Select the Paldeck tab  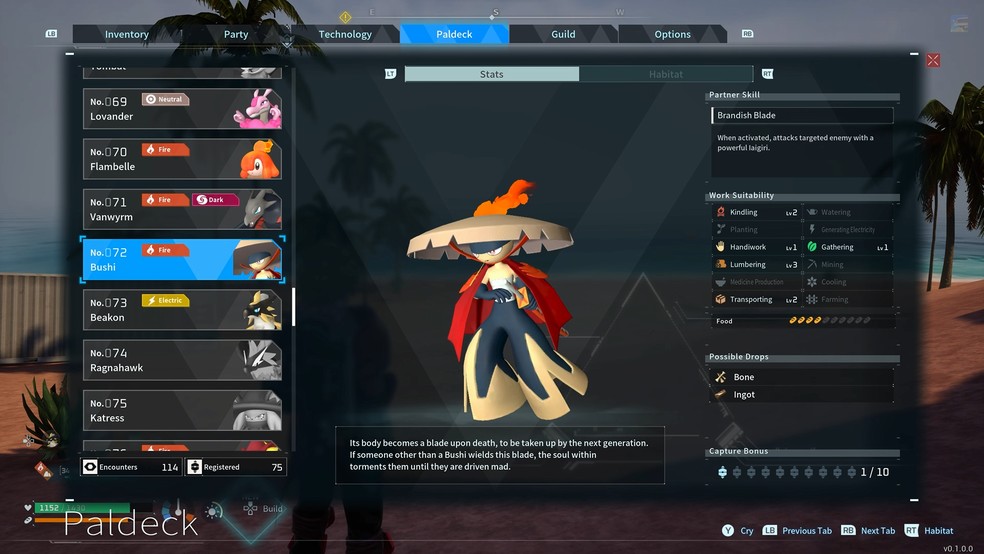coord(454,34)
